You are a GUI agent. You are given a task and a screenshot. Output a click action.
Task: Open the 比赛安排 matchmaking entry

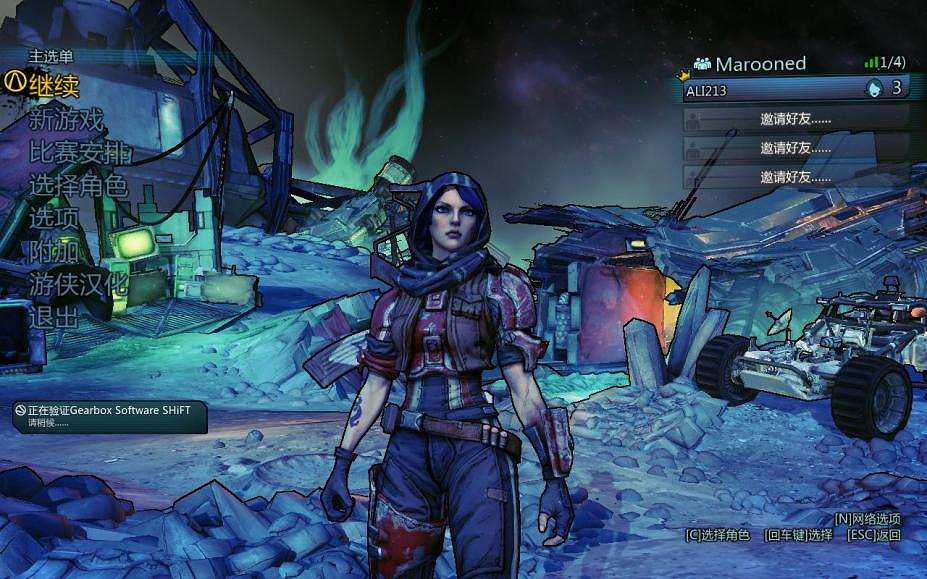click(x=79, y=153)
